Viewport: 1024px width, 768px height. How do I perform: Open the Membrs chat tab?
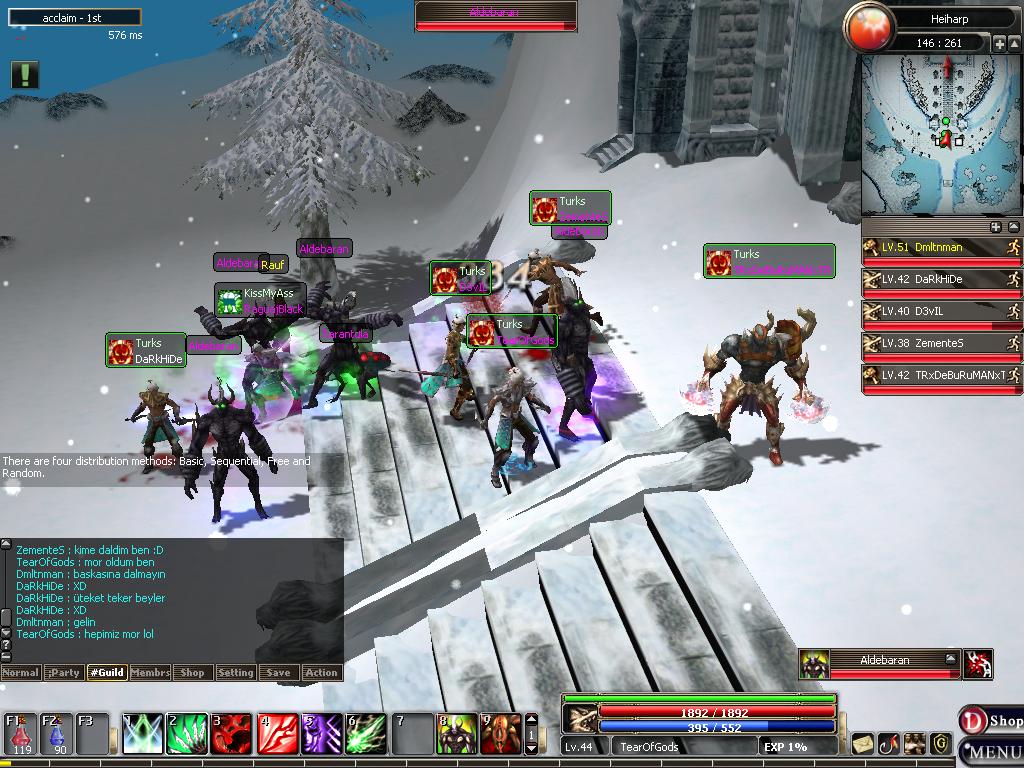pyautogui.click(x=150, y=673)
